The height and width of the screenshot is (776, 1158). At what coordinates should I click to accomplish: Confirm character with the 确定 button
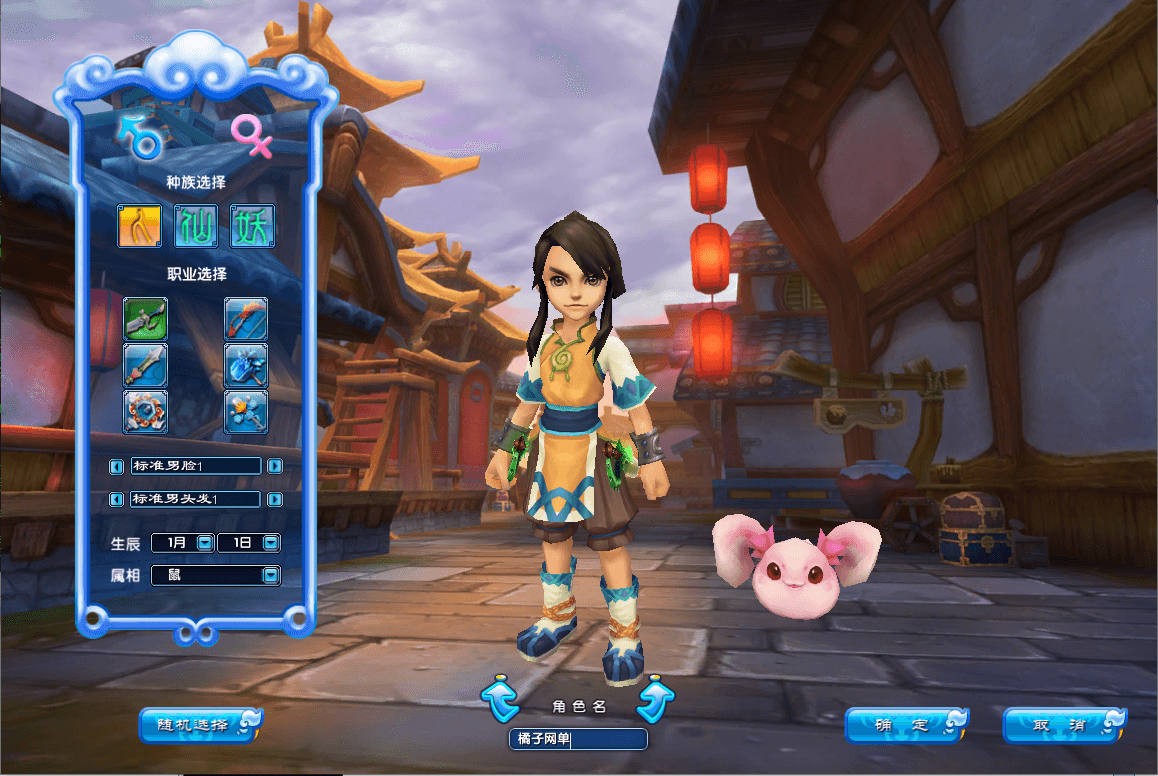pos(906,725)
